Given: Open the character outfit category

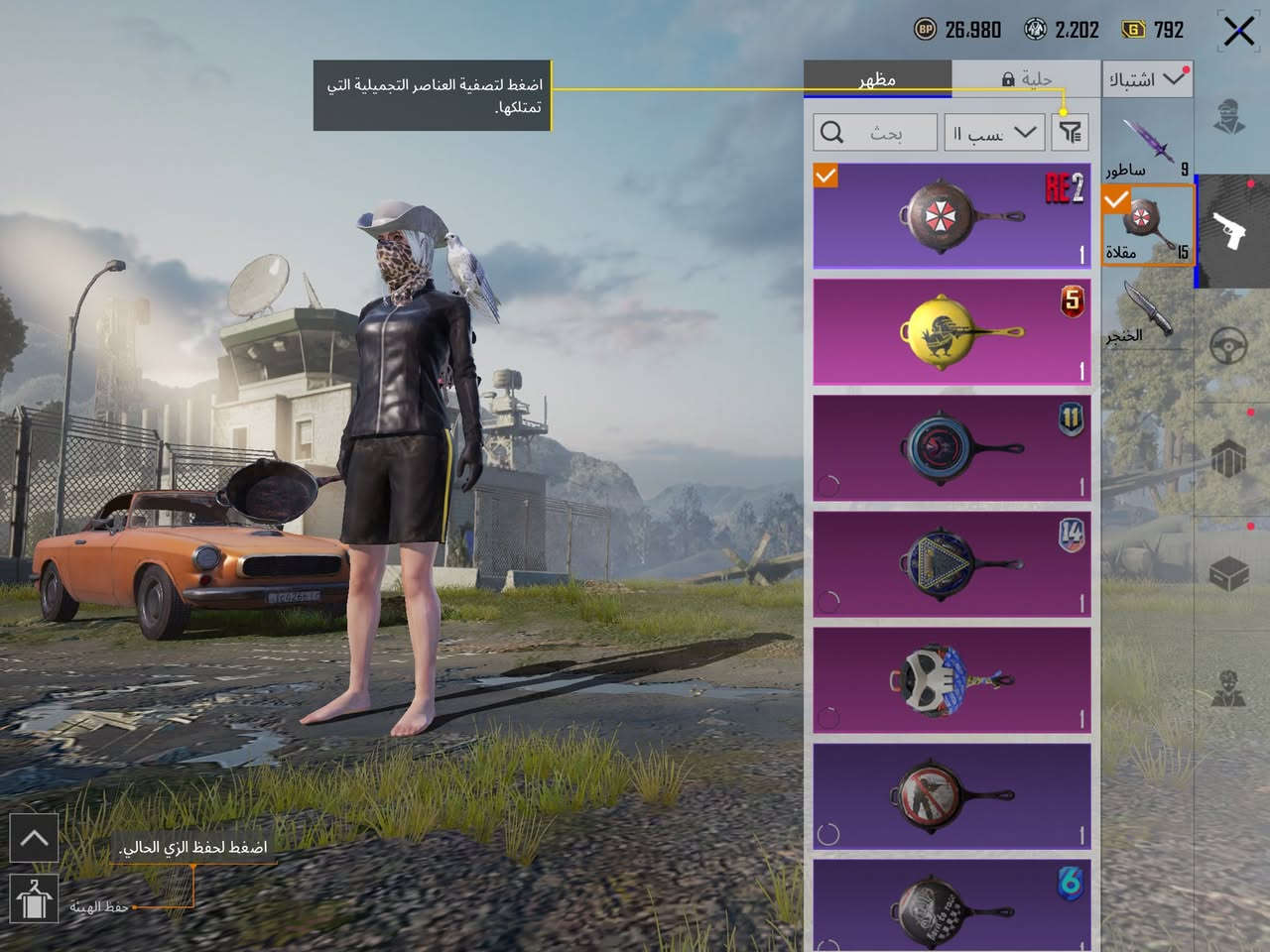Looking at the screenshot, I should point(1230,116).
